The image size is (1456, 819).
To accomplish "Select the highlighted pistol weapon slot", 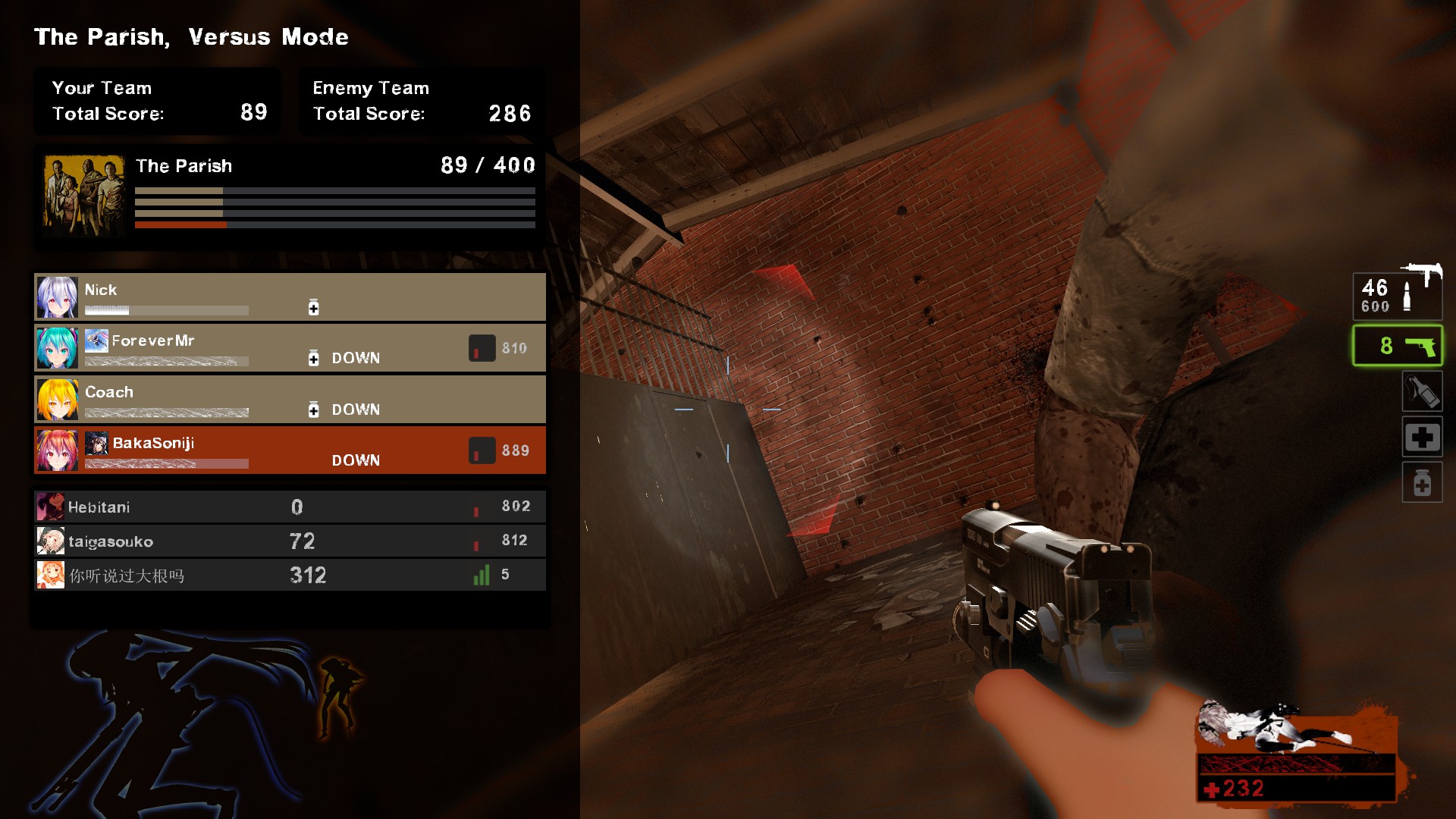I will (x=1398, y=346).
